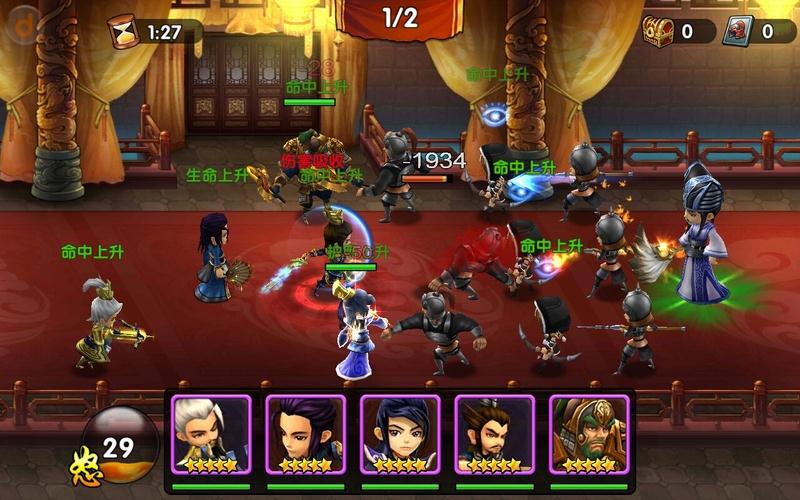800x500 pixels.
Task: Select the white-haired hero portrait
Action: tap(211, 434)
